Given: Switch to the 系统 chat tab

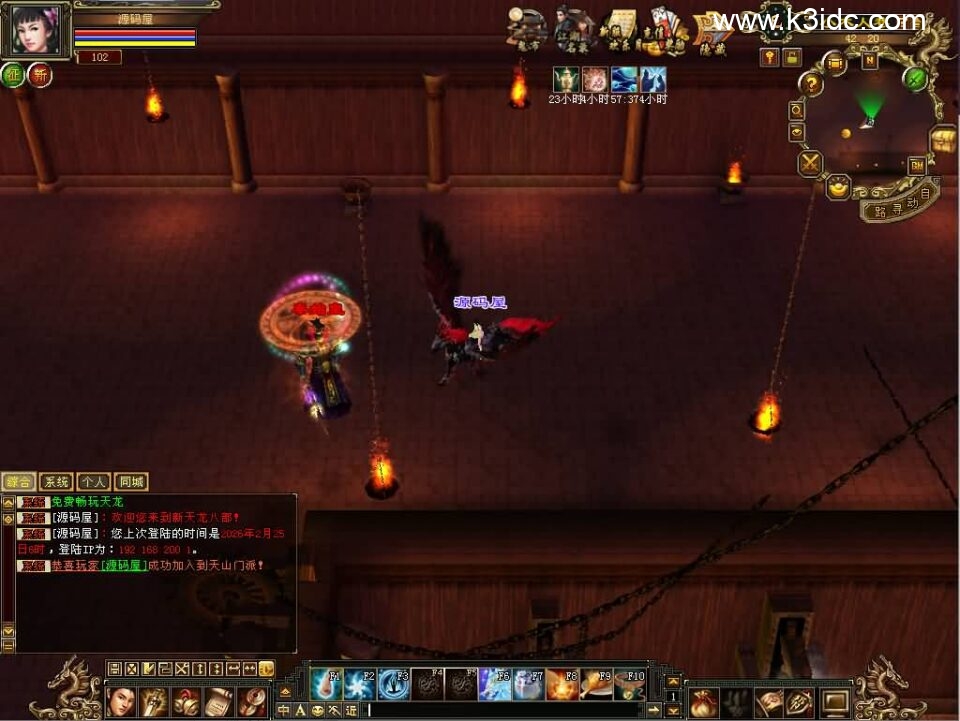Looking at the screenshot, I should pyautogui.click(x=56, y=482).
